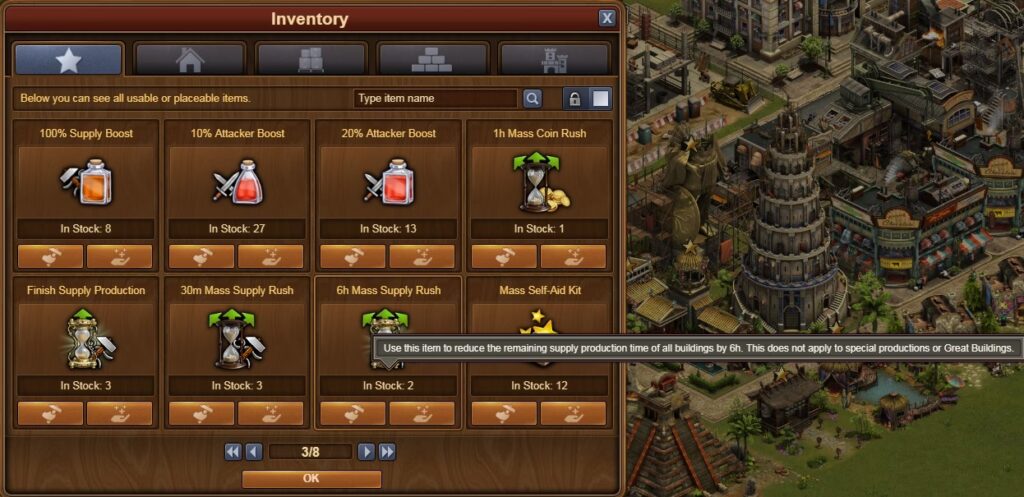Go to the previous inventory page
1024x497 pixels.
click(254, 452)
